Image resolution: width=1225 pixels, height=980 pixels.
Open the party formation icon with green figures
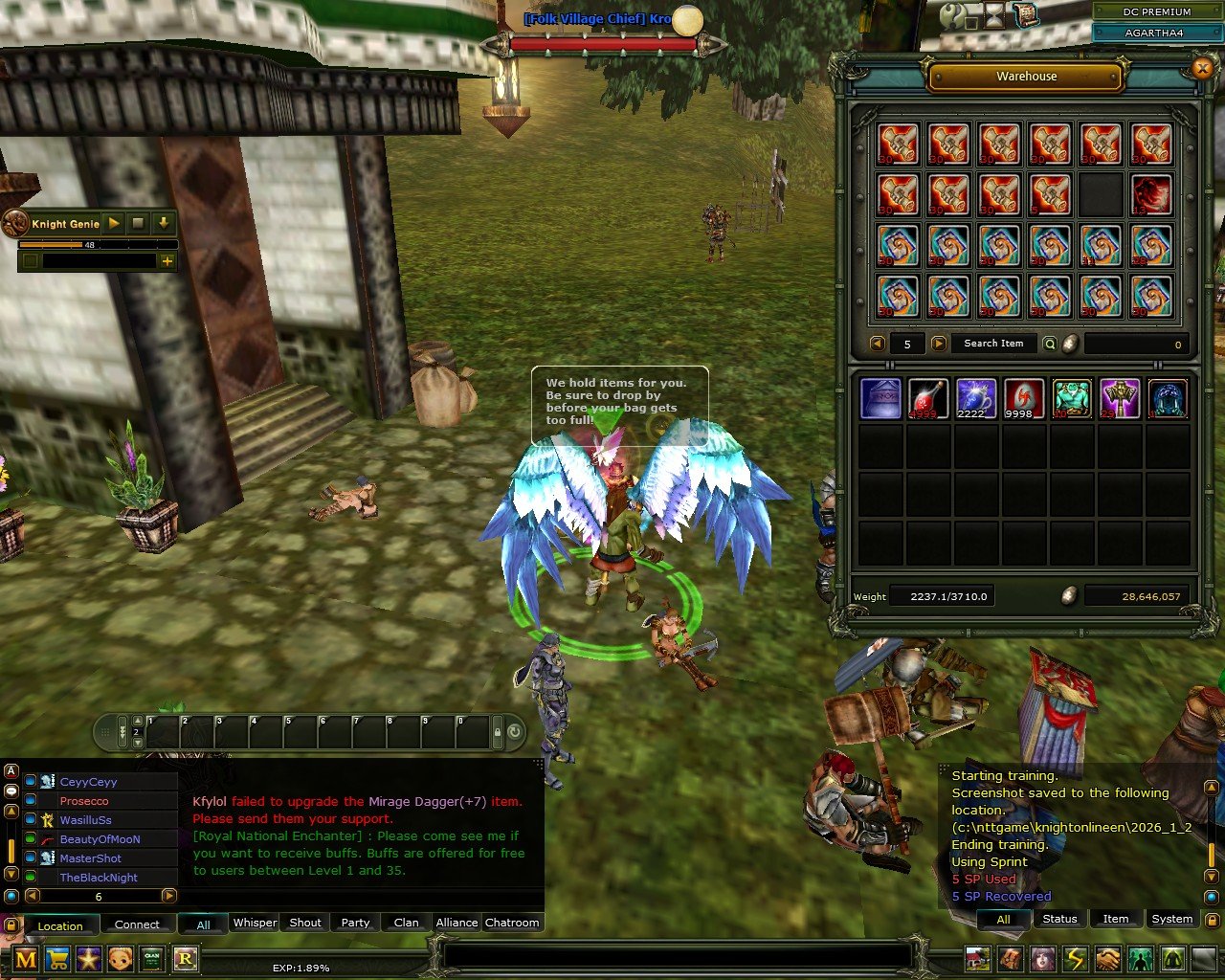tap(1140, 959)
